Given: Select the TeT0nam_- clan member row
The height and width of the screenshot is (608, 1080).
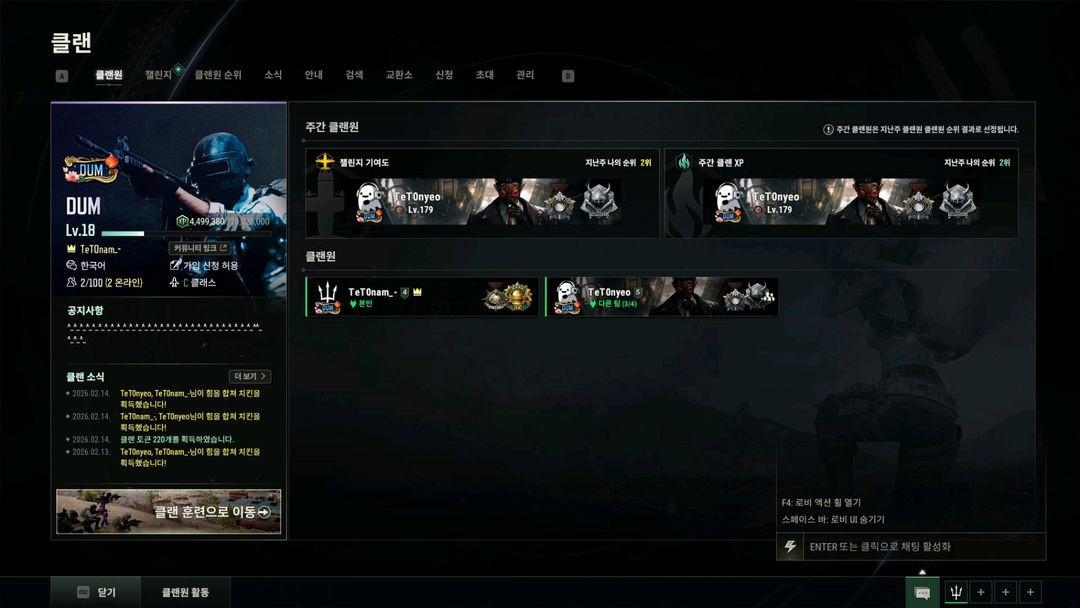Looking at the screenshot, I should tap(422, 297).
